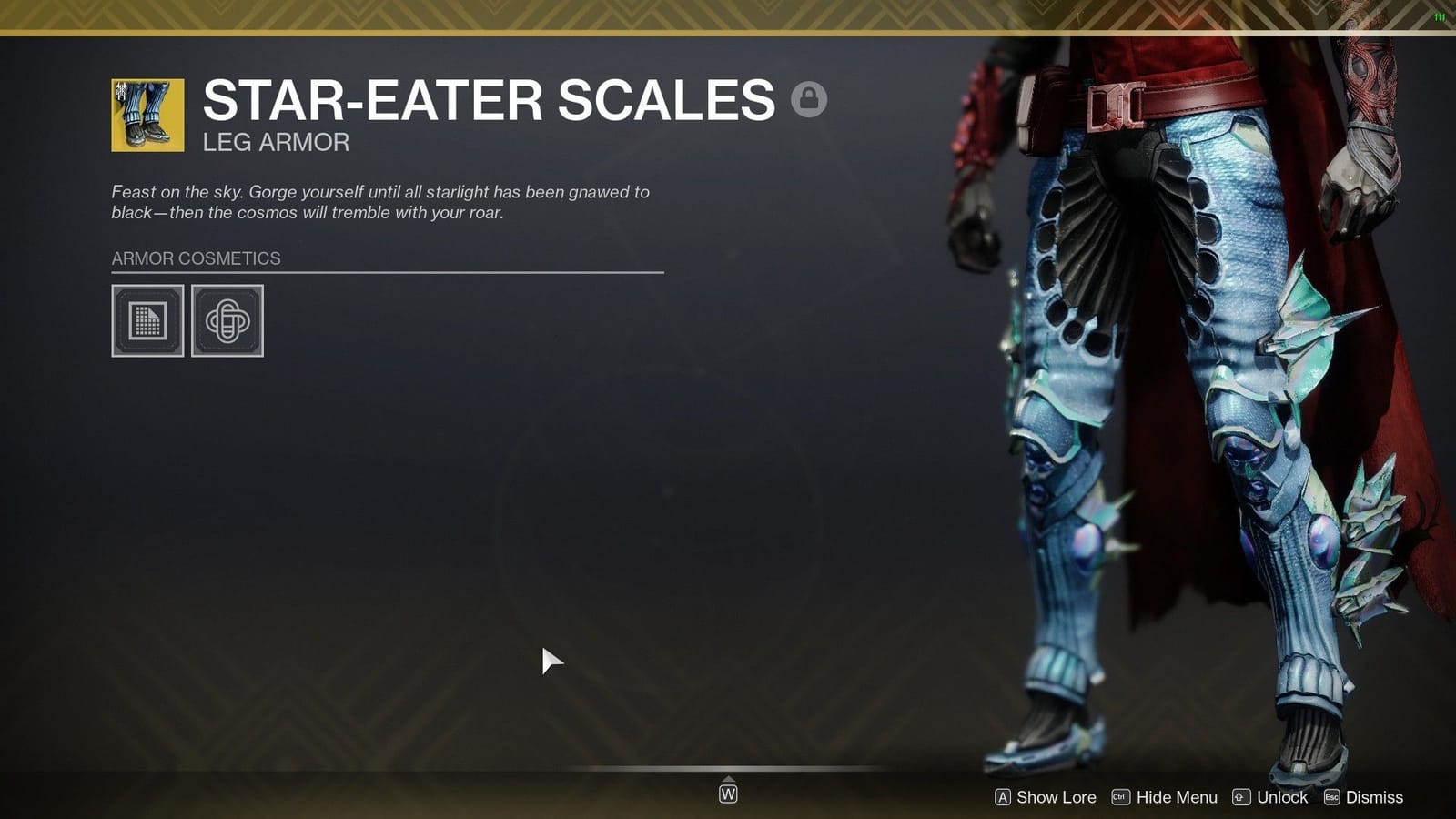Click the Armor Cosmetics section header
Screen dimensions: 1456x819
click(x=196, y=258)
